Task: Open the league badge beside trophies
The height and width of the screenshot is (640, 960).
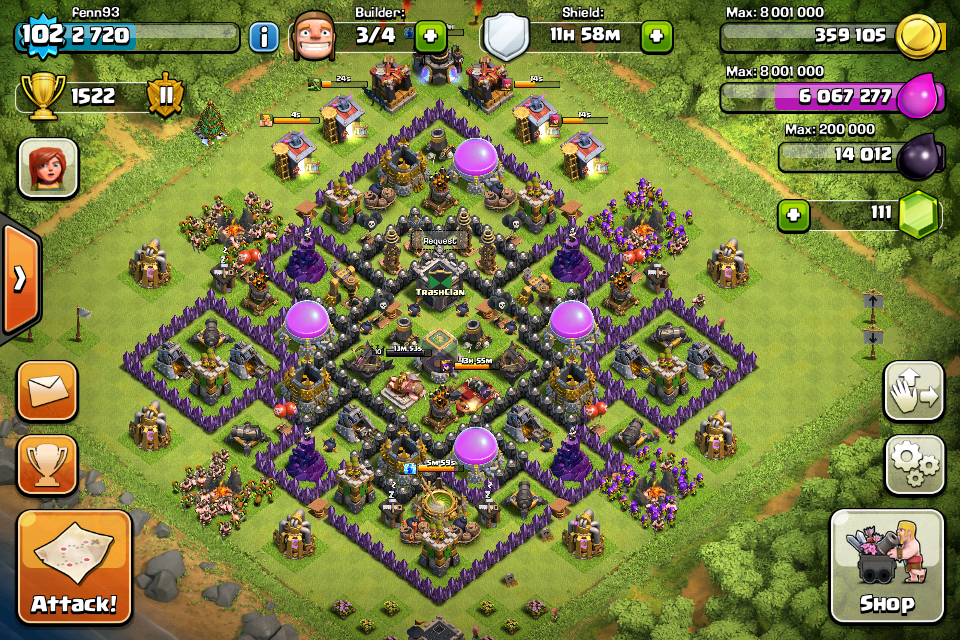Action: coord(165,97)
